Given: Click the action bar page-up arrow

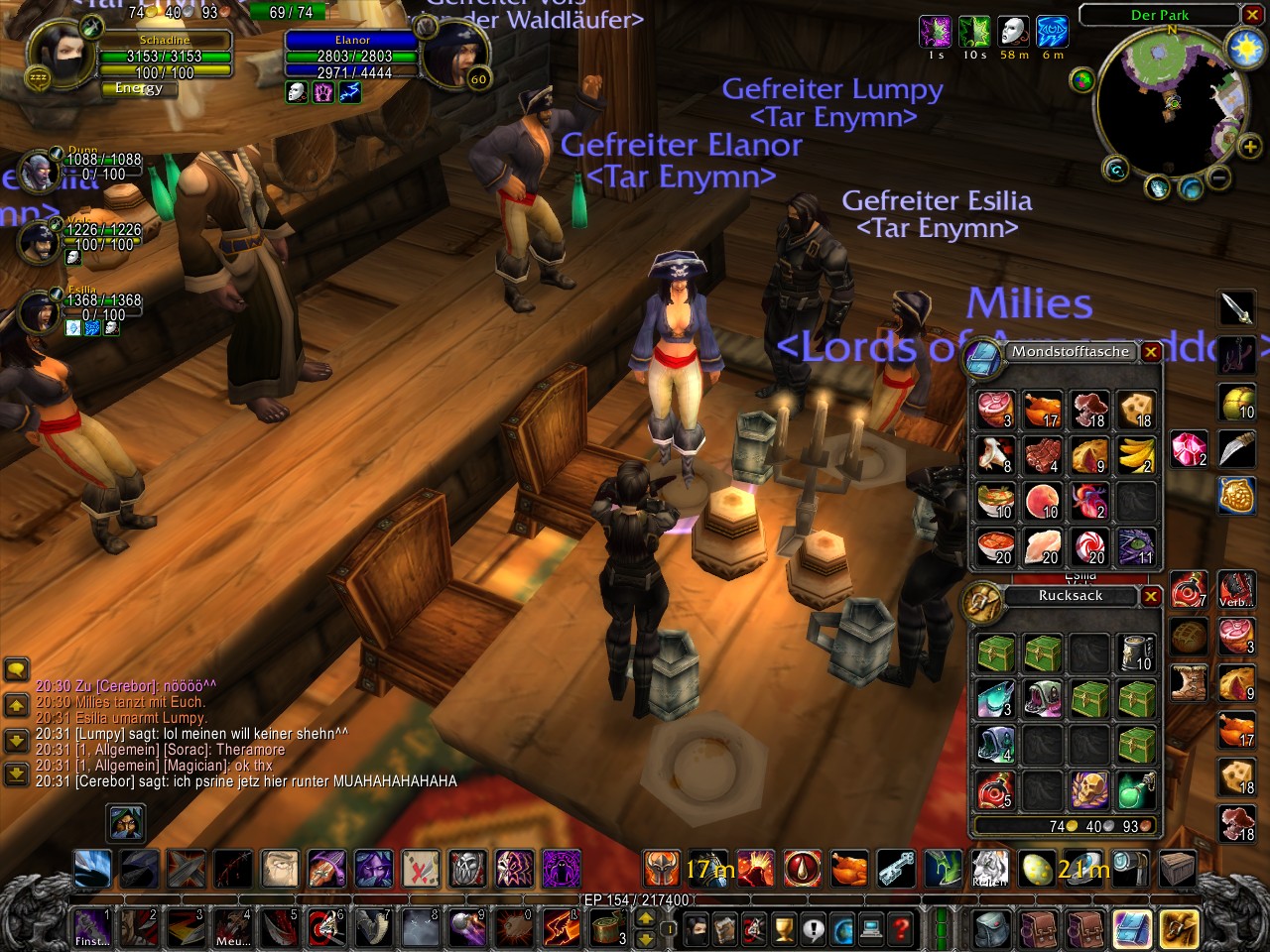Looking at the screenshot, I should pos(645,917).
